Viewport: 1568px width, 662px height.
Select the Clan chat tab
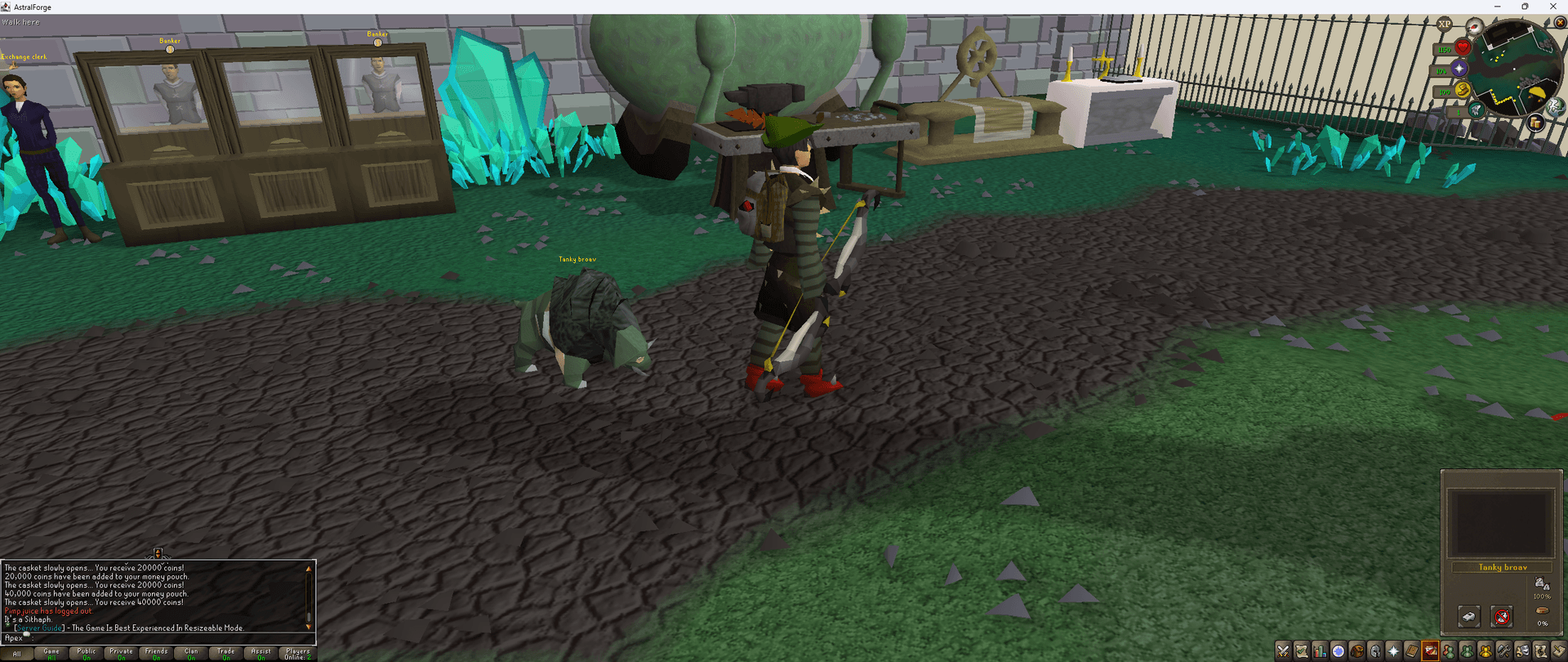coord(189,652)
